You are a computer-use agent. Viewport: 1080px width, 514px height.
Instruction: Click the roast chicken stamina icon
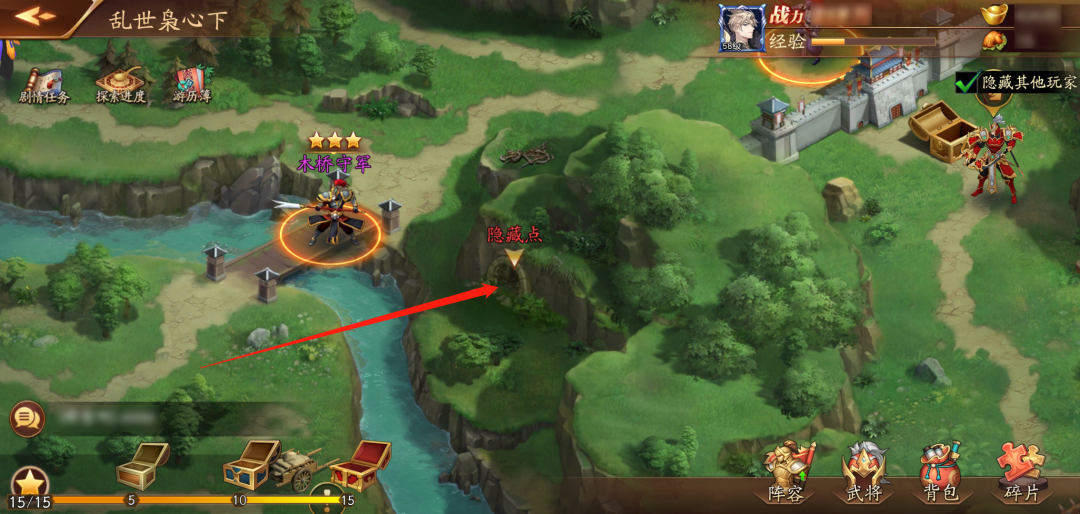click(994, 41)
